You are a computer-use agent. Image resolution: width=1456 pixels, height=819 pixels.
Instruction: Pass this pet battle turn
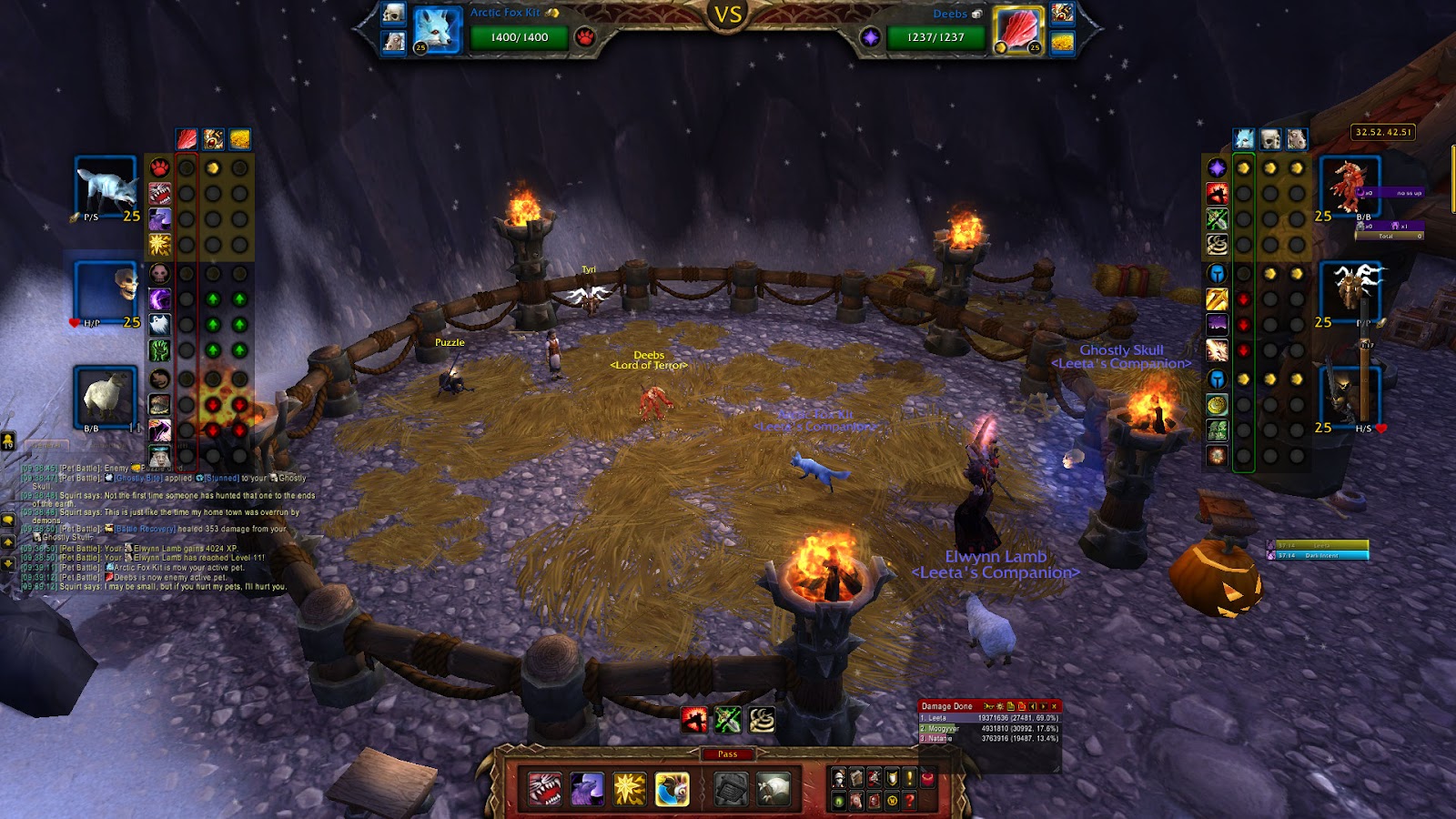[x=727, y=754]
